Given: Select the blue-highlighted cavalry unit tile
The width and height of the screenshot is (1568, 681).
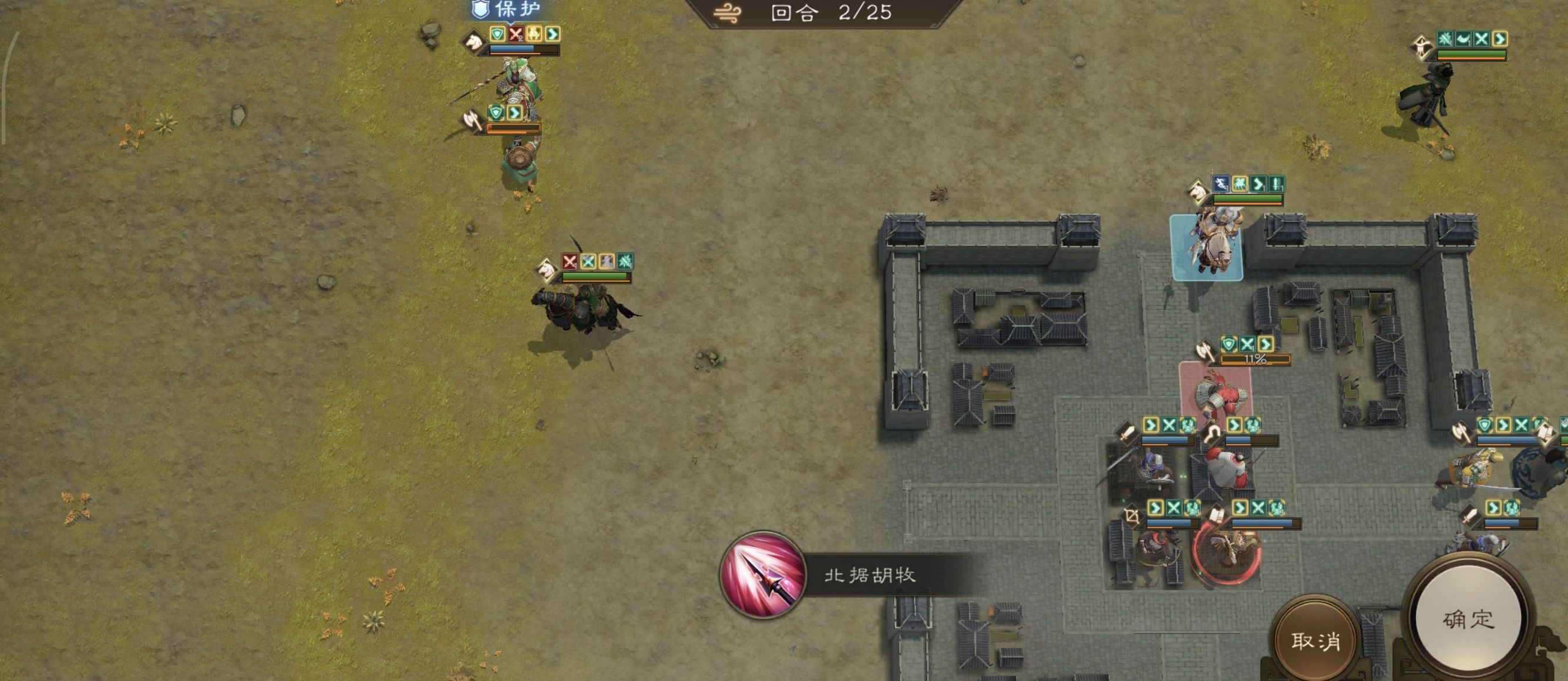Looking at the screenshot, I should coord(1206,248).
